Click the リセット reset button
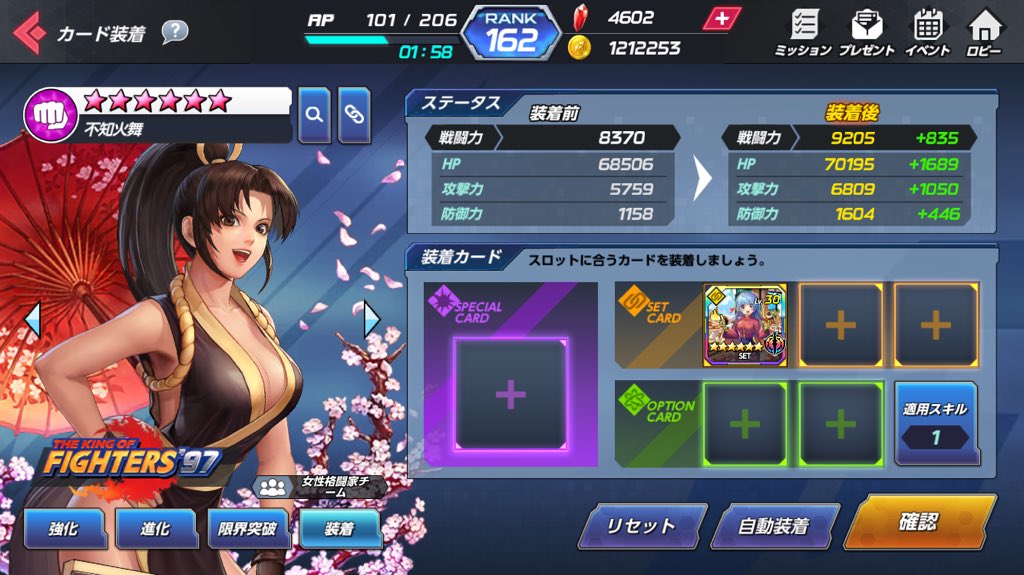 point(641,526)
